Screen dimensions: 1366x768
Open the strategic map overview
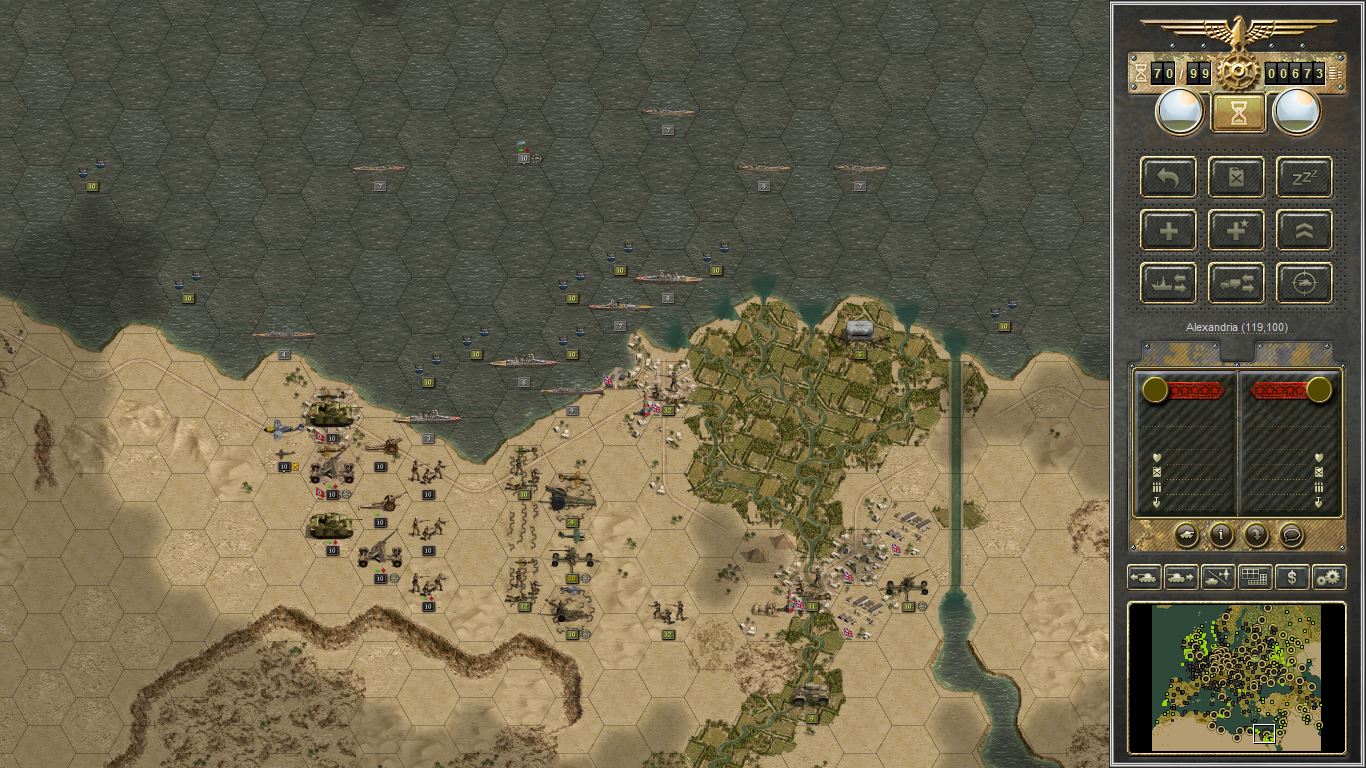point(1256,577)
